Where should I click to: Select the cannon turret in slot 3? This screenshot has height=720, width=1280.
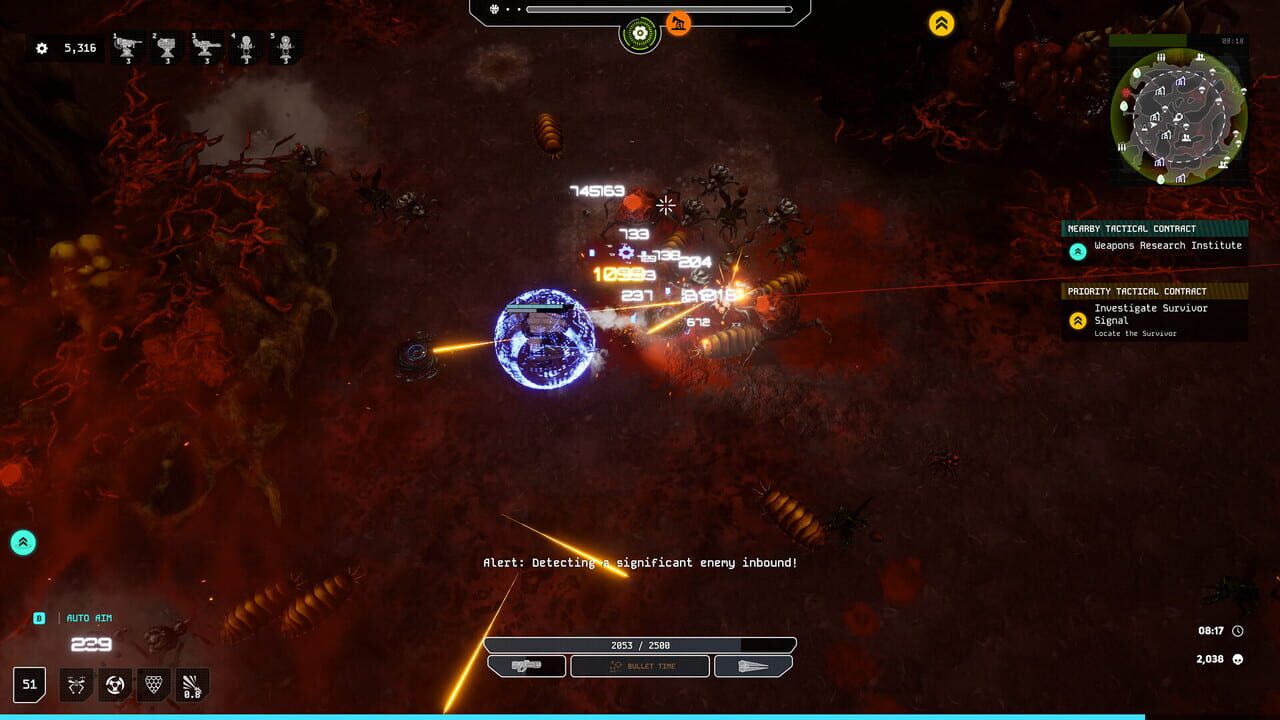coord(205,48)
